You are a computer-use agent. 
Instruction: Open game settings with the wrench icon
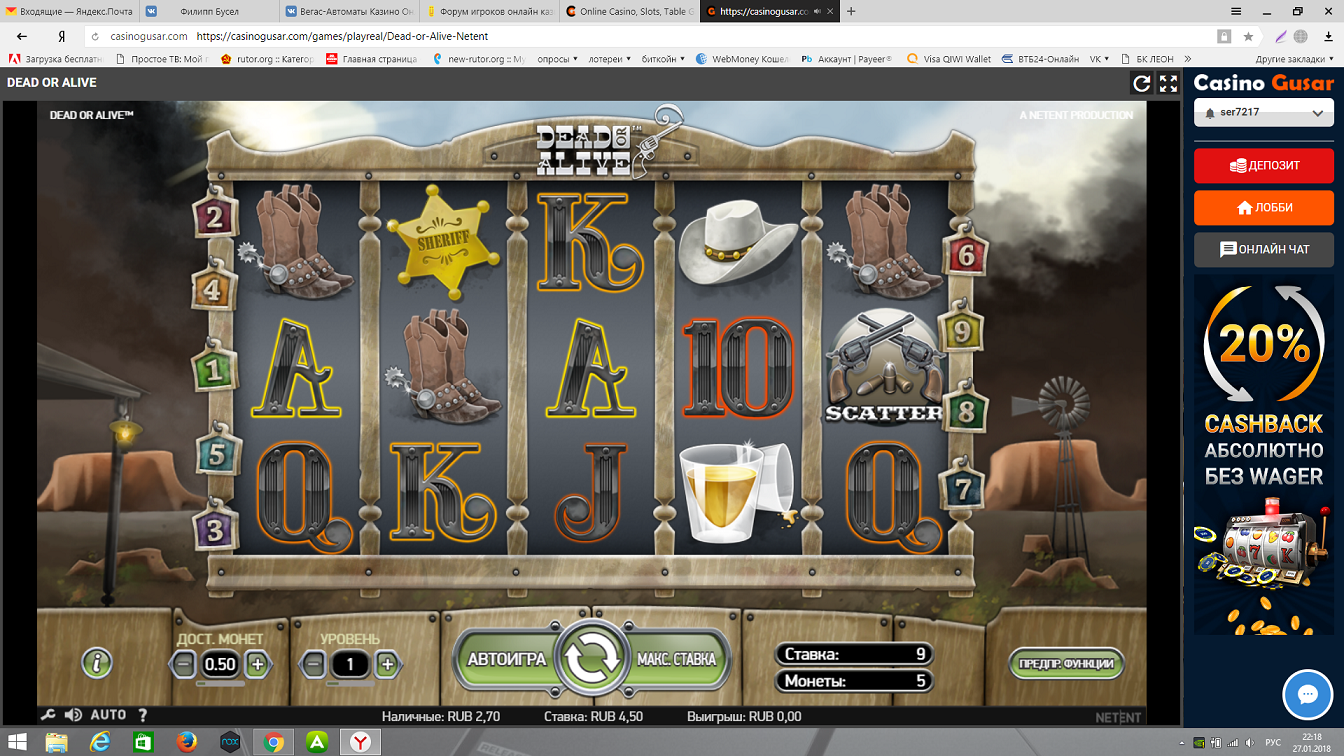[47, 715]
